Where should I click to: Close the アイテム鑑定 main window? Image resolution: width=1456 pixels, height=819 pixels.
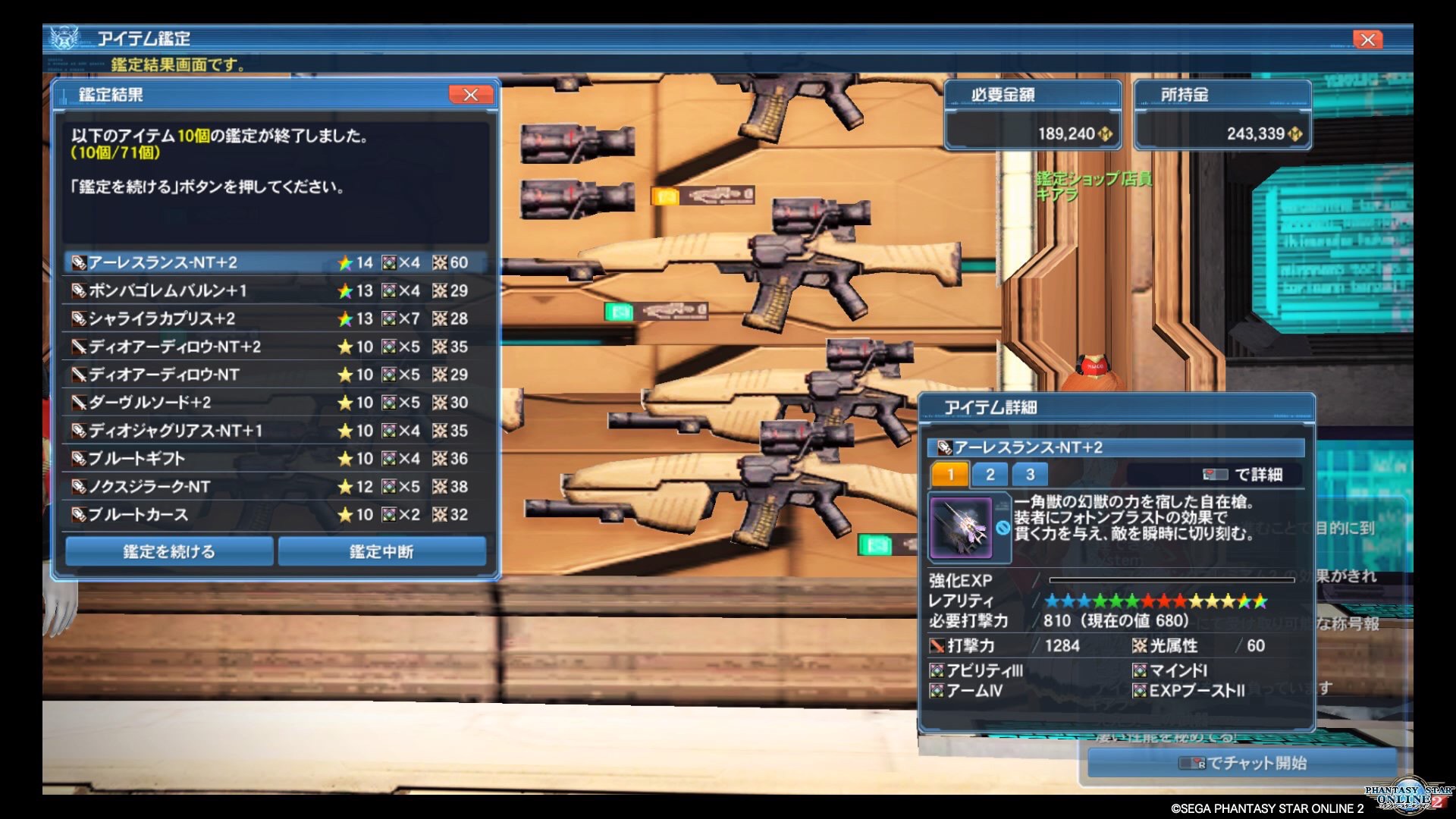pos(1367,39)
